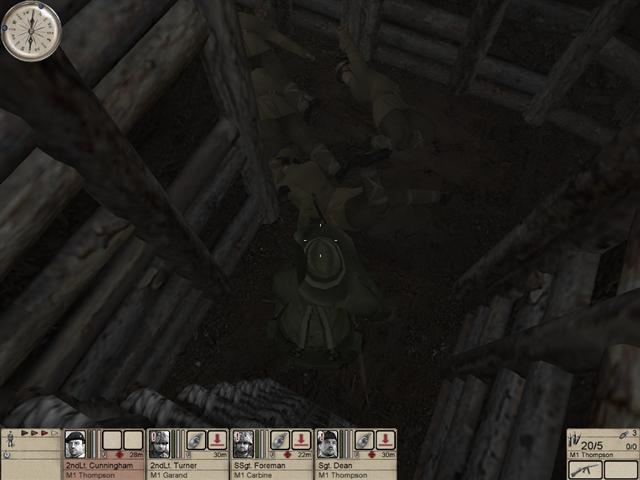Click Foreman's red down-arrow stance button
The height and width of the screenshot is (480, 640).
tap(301, 441)
